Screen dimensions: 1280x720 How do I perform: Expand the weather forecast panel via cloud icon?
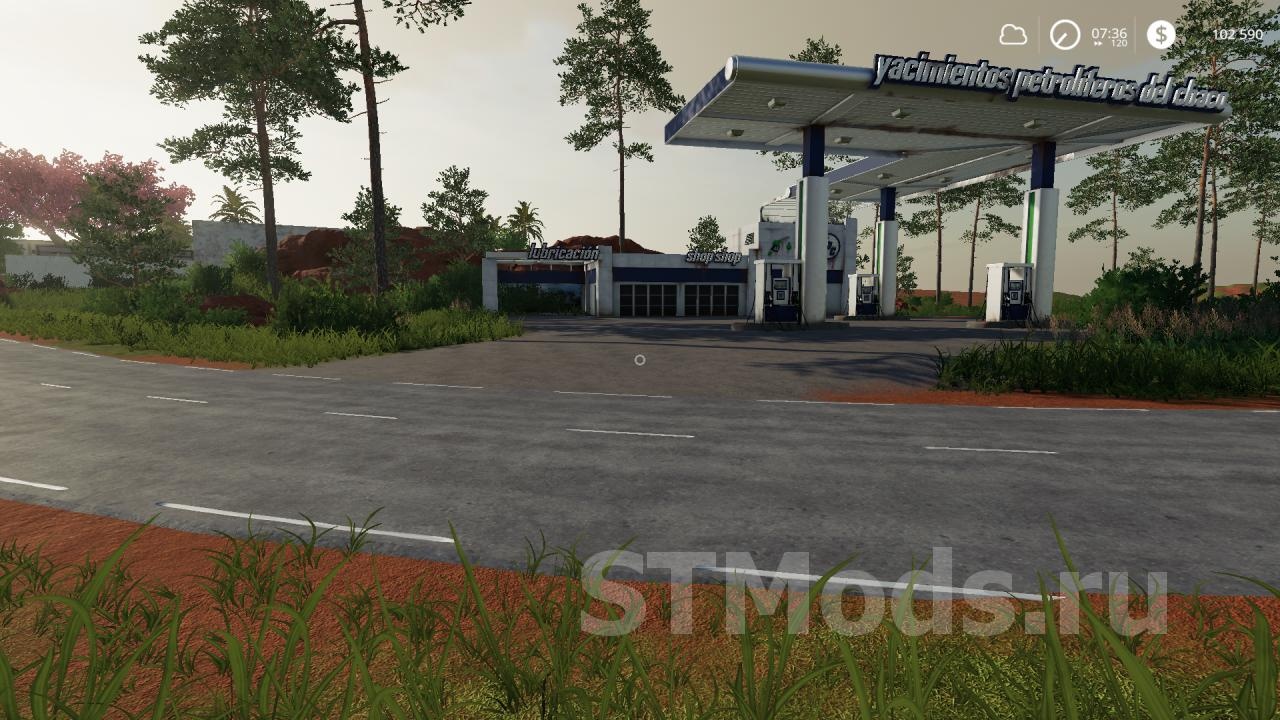click(x=1014, y=37)
